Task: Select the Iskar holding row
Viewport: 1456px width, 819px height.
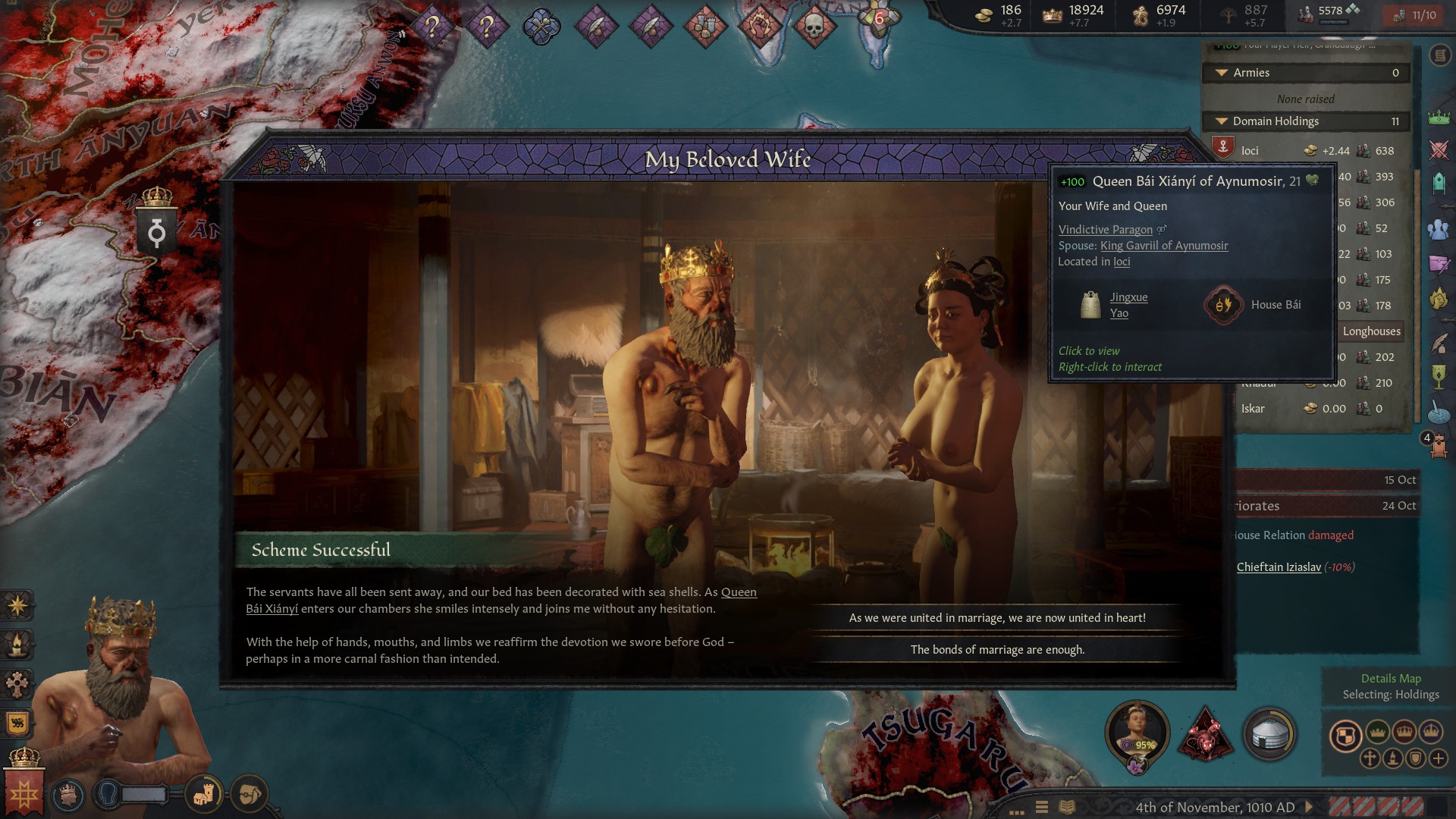Action: click(1253, 409)
